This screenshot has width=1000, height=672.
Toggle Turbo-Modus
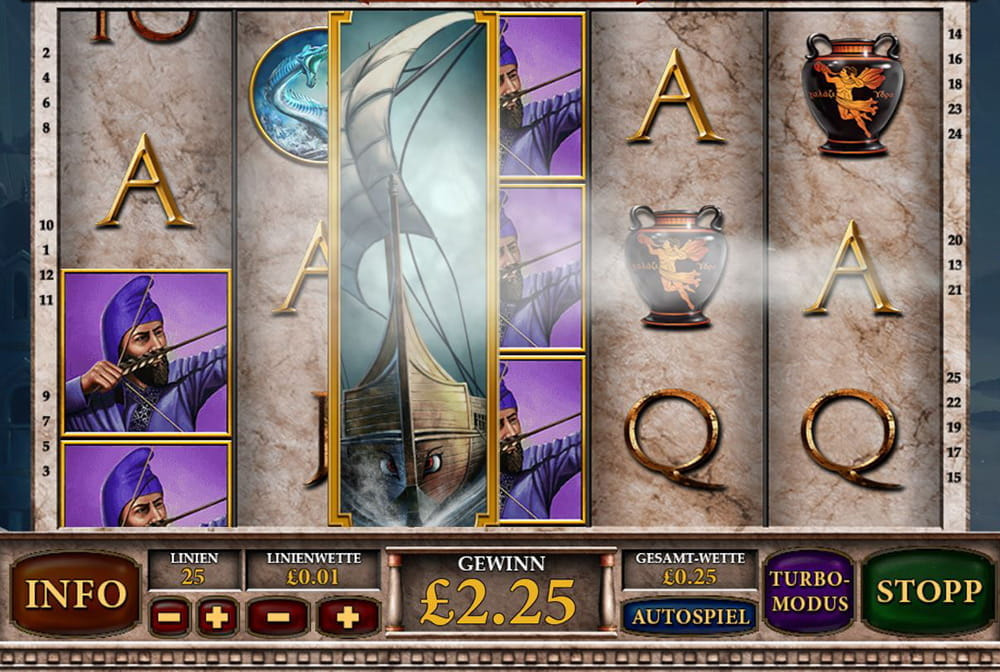click(808, 592)
